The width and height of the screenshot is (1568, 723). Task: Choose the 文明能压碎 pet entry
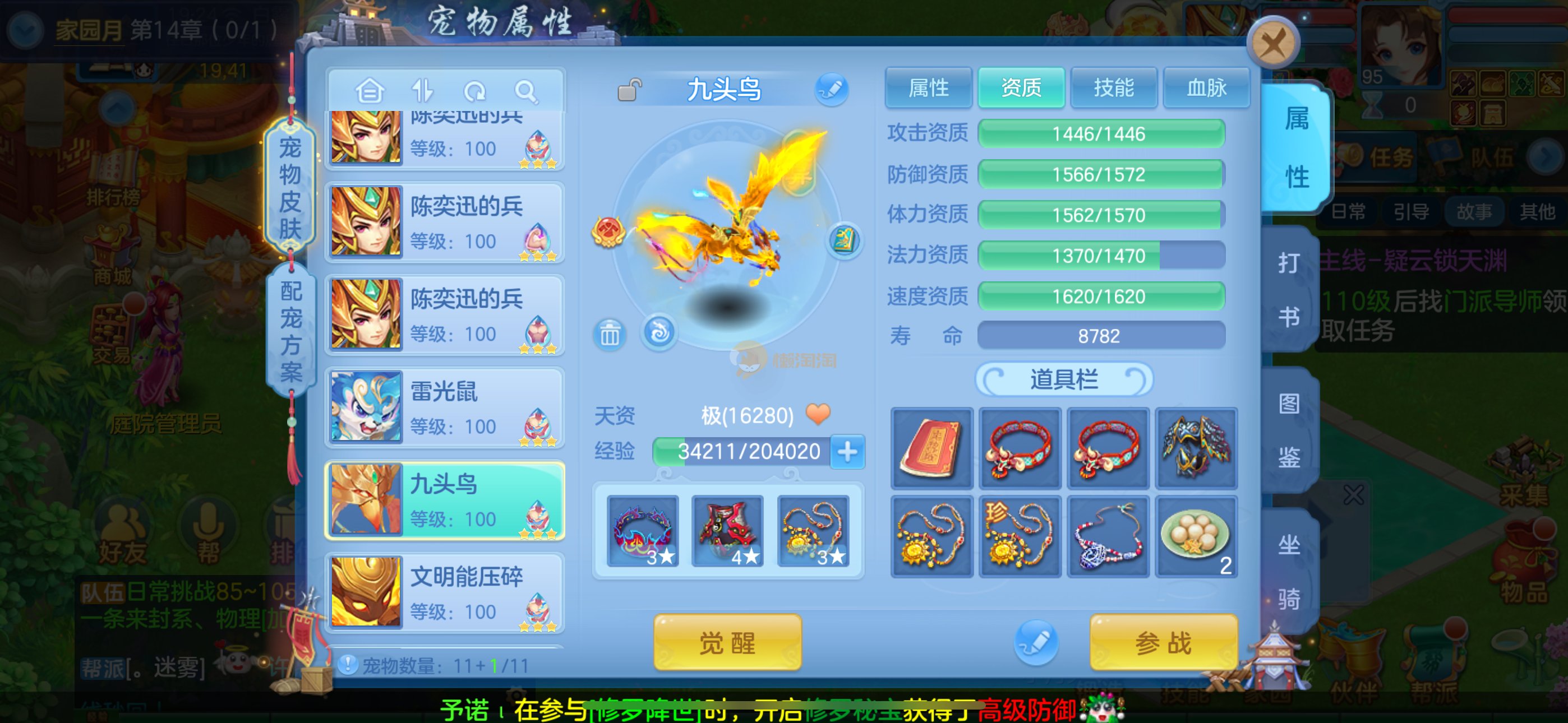pyautogui.click(x=445, y=592)
